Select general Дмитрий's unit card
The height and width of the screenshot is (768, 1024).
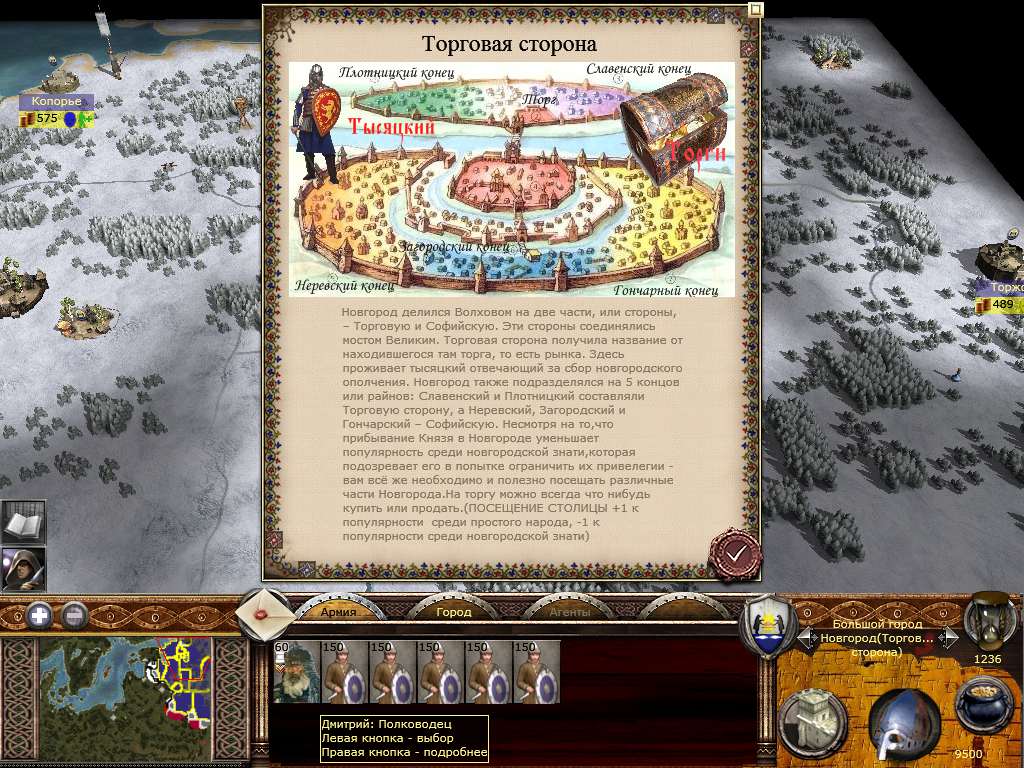click(296, 672)
